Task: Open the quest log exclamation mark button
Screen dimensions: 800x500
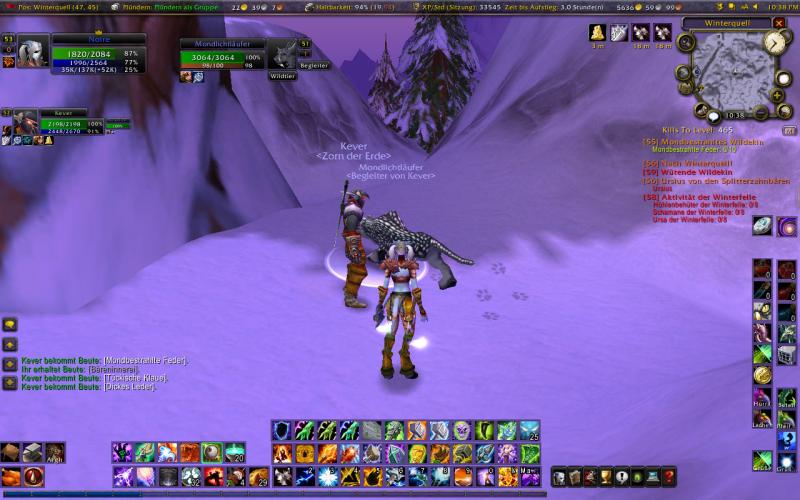Action: click(x=622, y=477)
